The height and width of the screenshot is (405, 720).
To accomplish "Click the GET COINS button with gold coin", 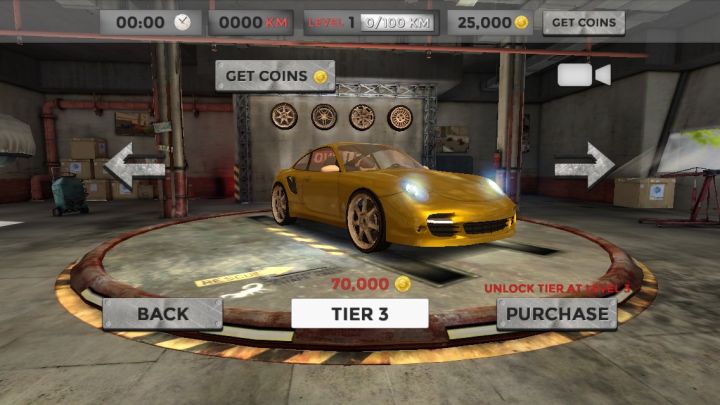I will [x=275, y=76].
